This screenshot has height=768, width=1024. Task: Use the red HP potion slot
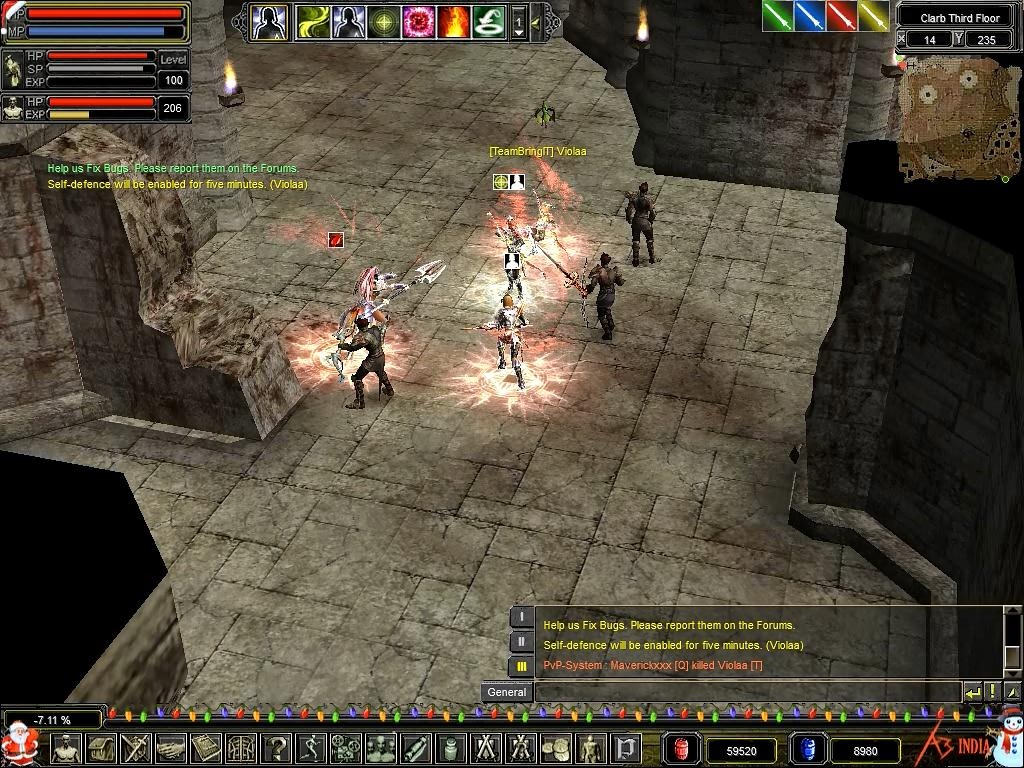pyautogui.click(x=683, y=748)
